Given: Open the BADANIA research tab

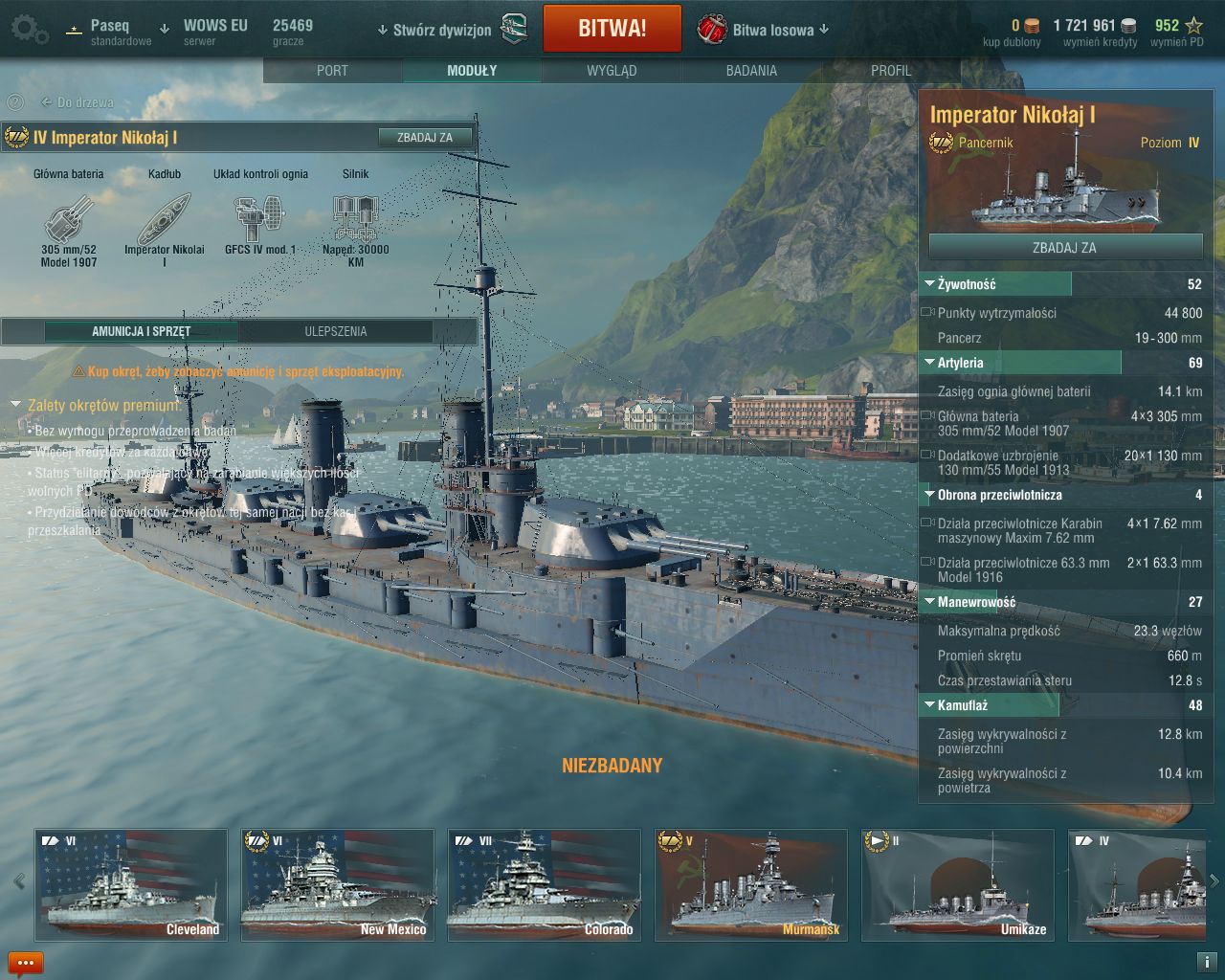Looking at the screenshot, I should [751, 71].
